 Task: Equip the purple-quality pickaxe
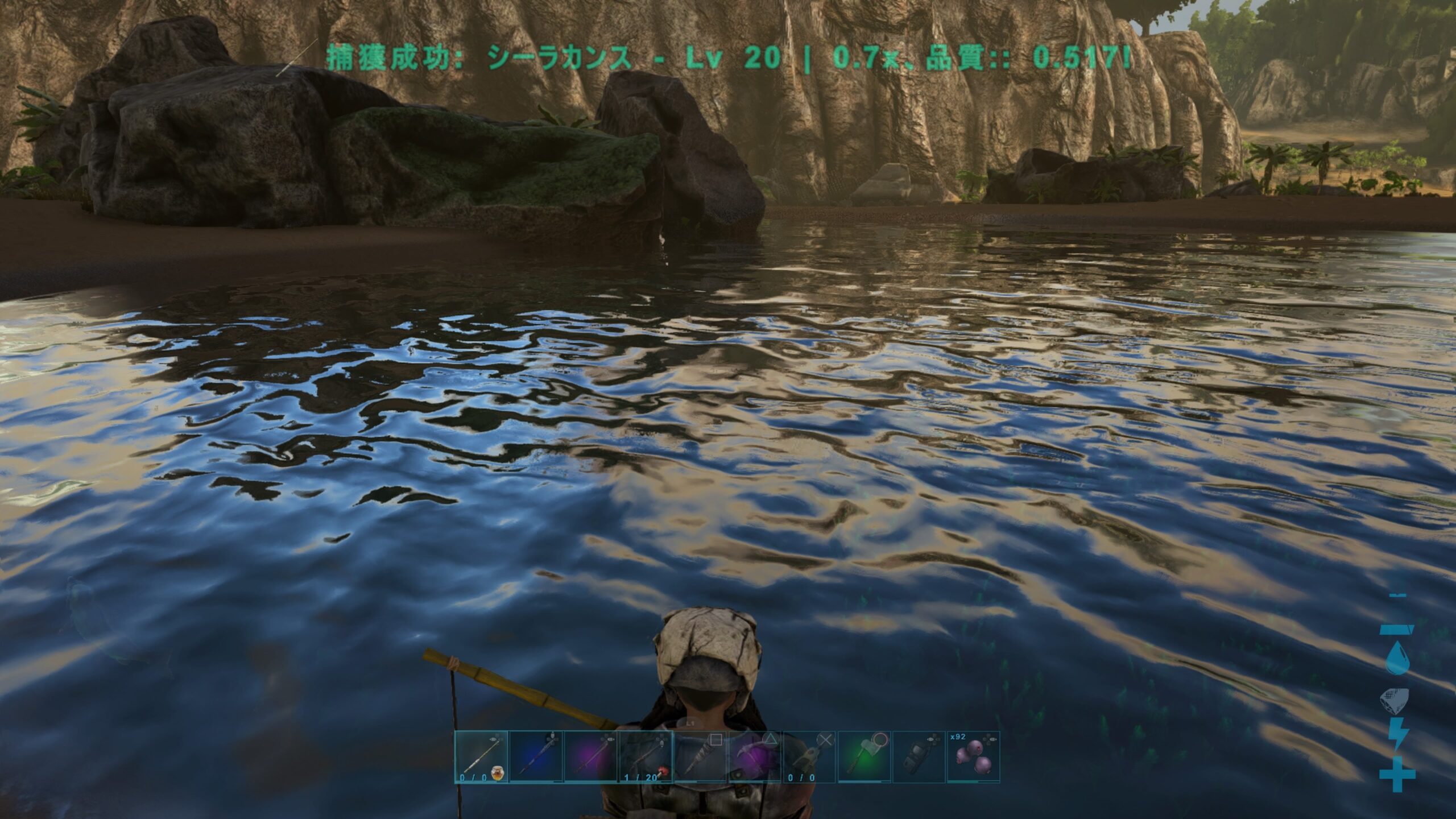[755, 756]
